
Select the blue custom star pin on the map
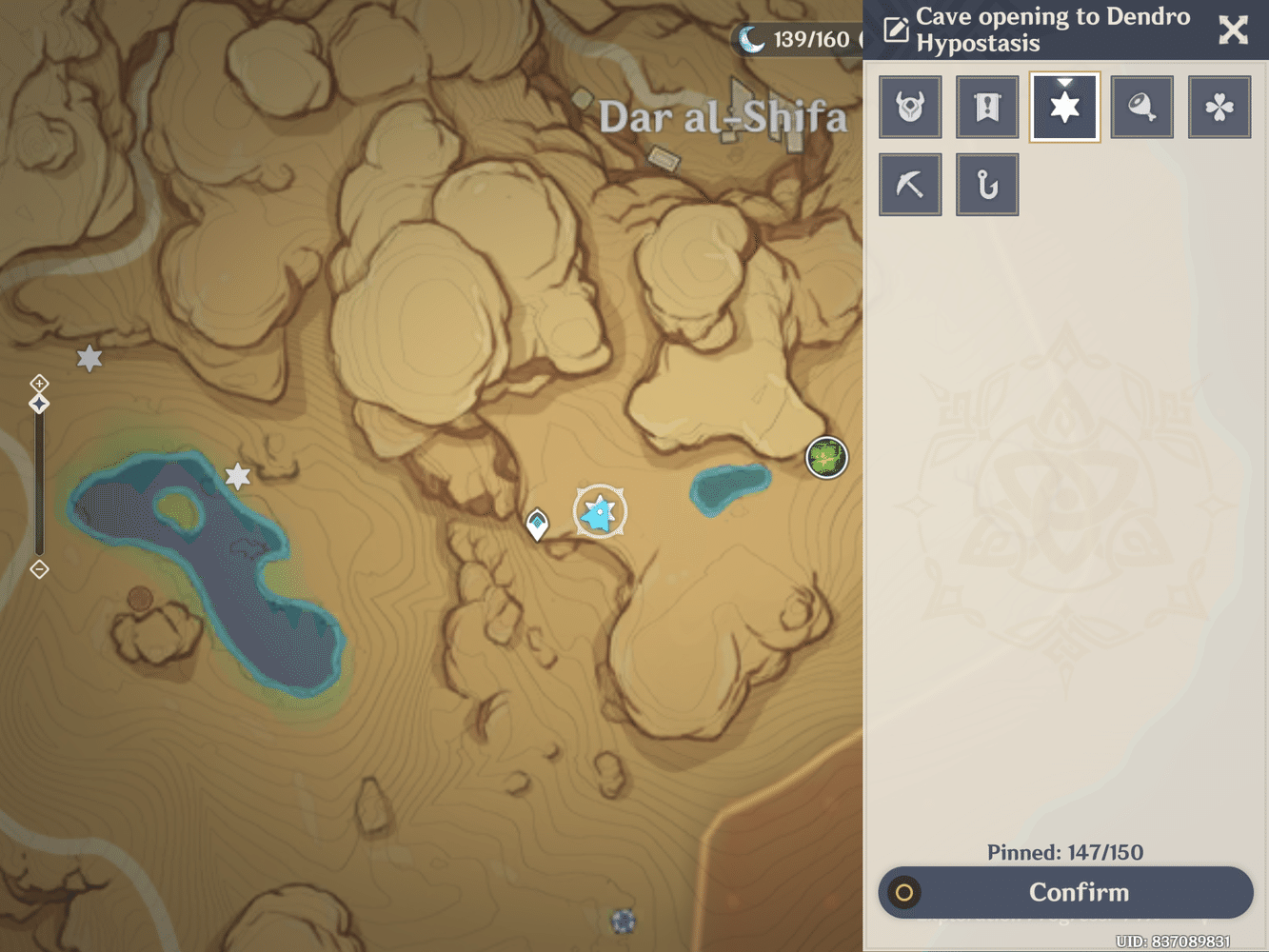point(599,511)
